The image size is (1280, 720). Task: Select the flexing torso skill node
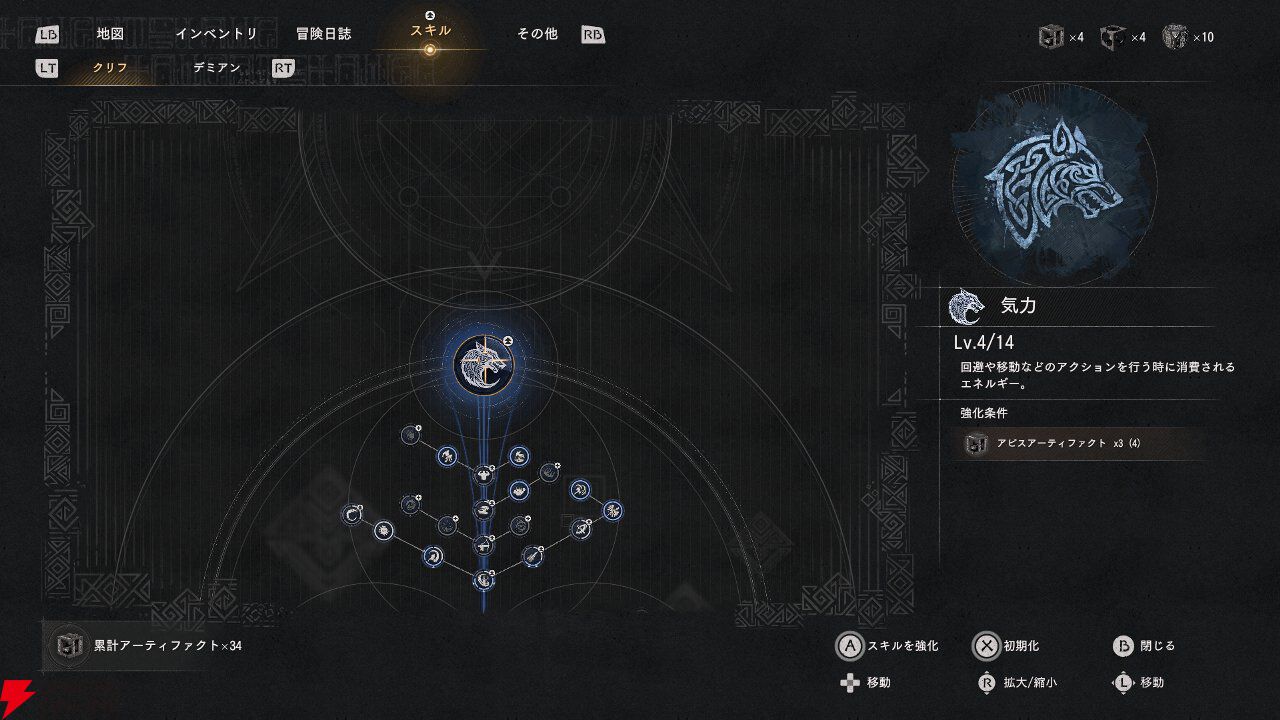(484, 474)
